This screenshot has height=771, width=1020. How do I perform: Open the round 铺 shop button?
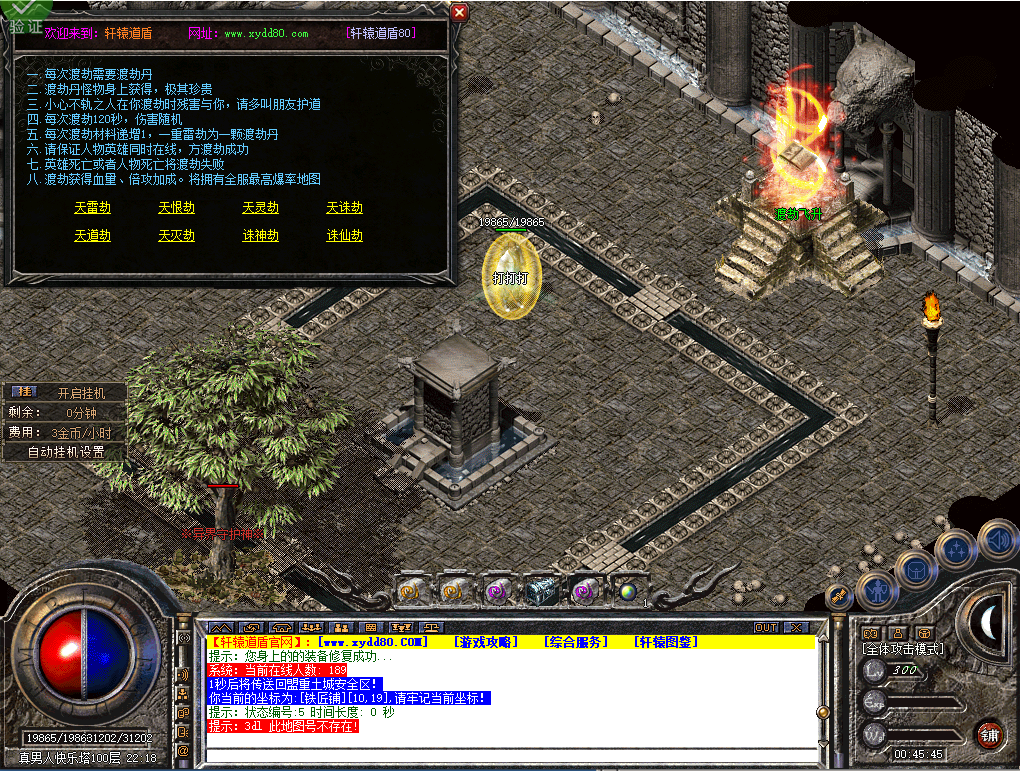coord(989,734)
